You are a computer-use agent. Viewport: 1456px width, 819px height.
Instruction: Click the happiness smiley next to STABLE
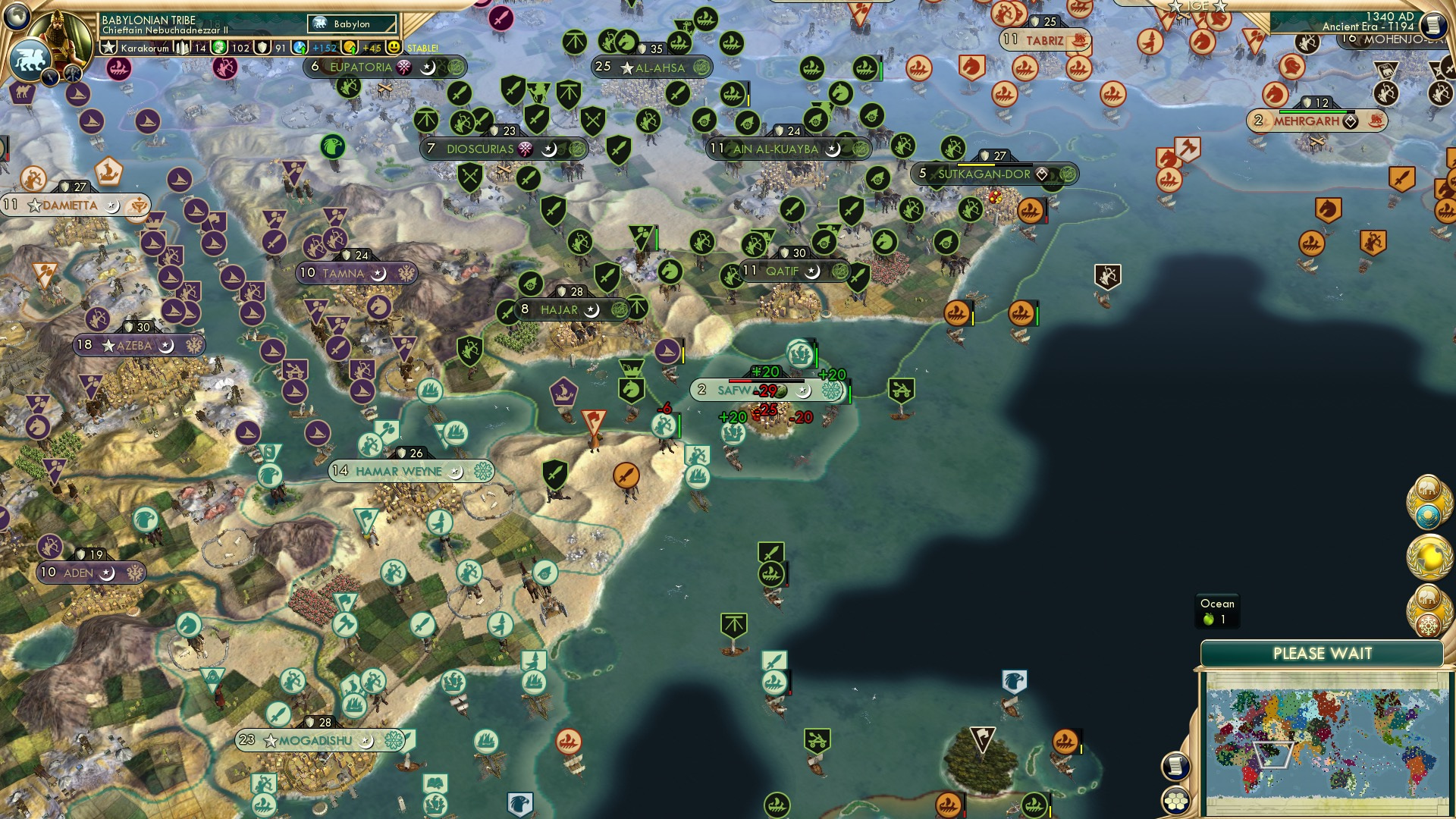[x=395, y=47]
